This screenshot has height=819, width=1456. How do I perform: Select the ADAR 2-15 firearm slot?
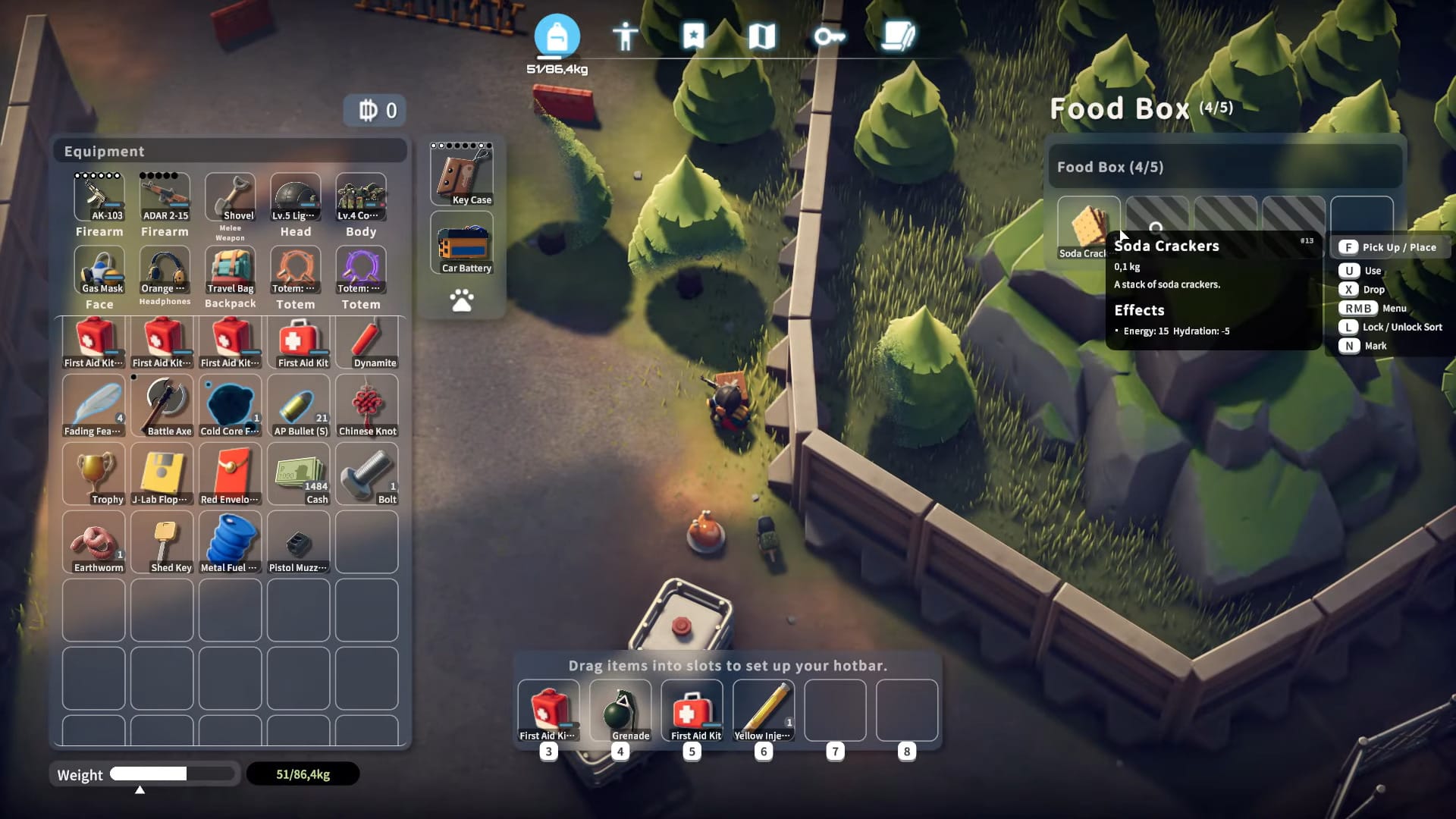coord(165,197)
